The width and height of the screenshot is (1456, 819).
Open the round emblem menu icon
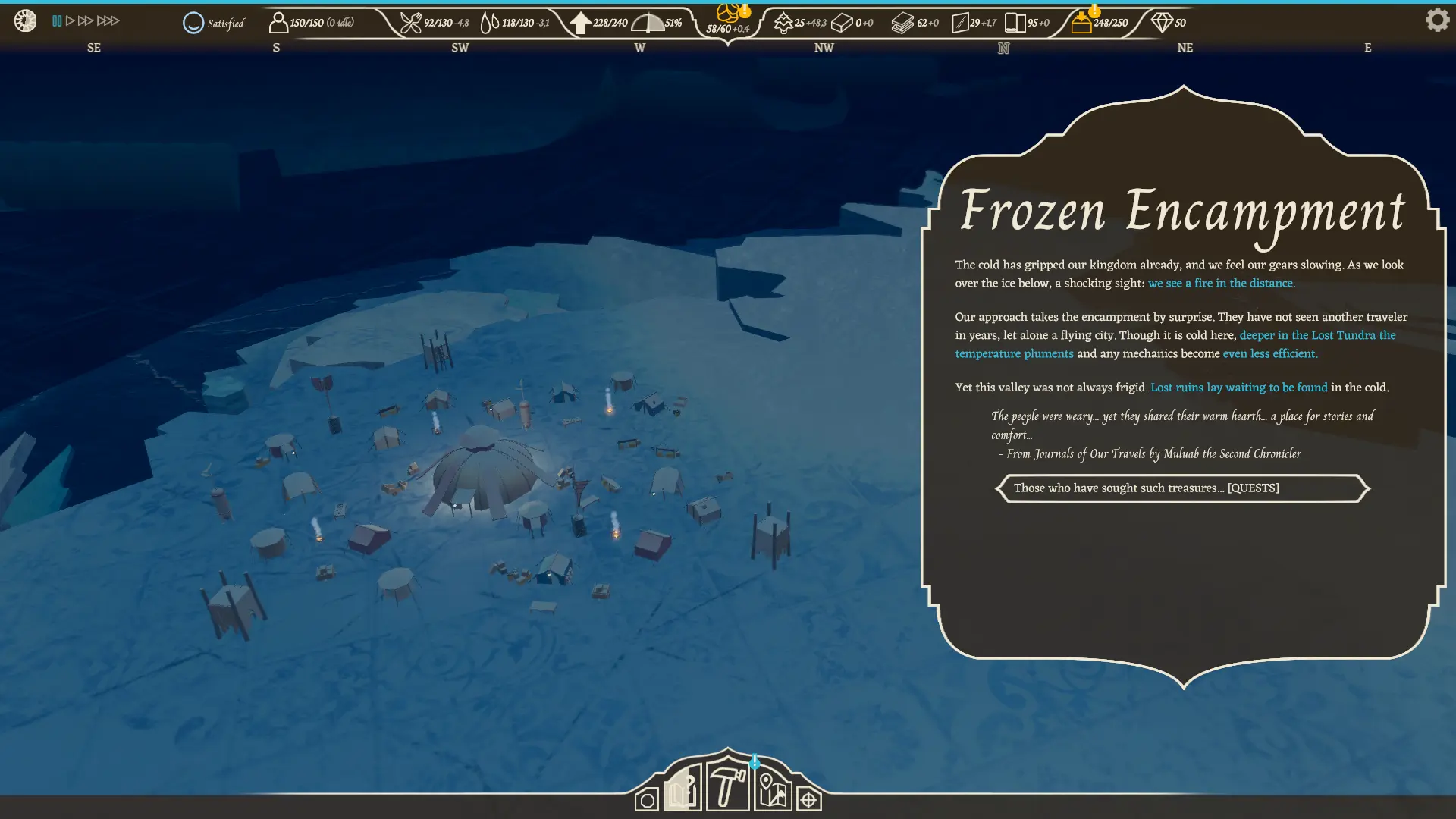tap(25, 20)
